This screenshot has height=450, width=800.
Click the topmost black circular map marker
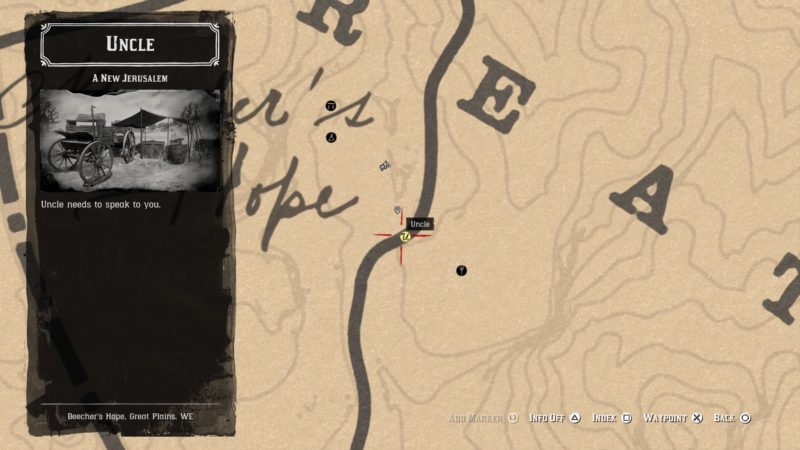pyautogui.click(x=331, y=105)
